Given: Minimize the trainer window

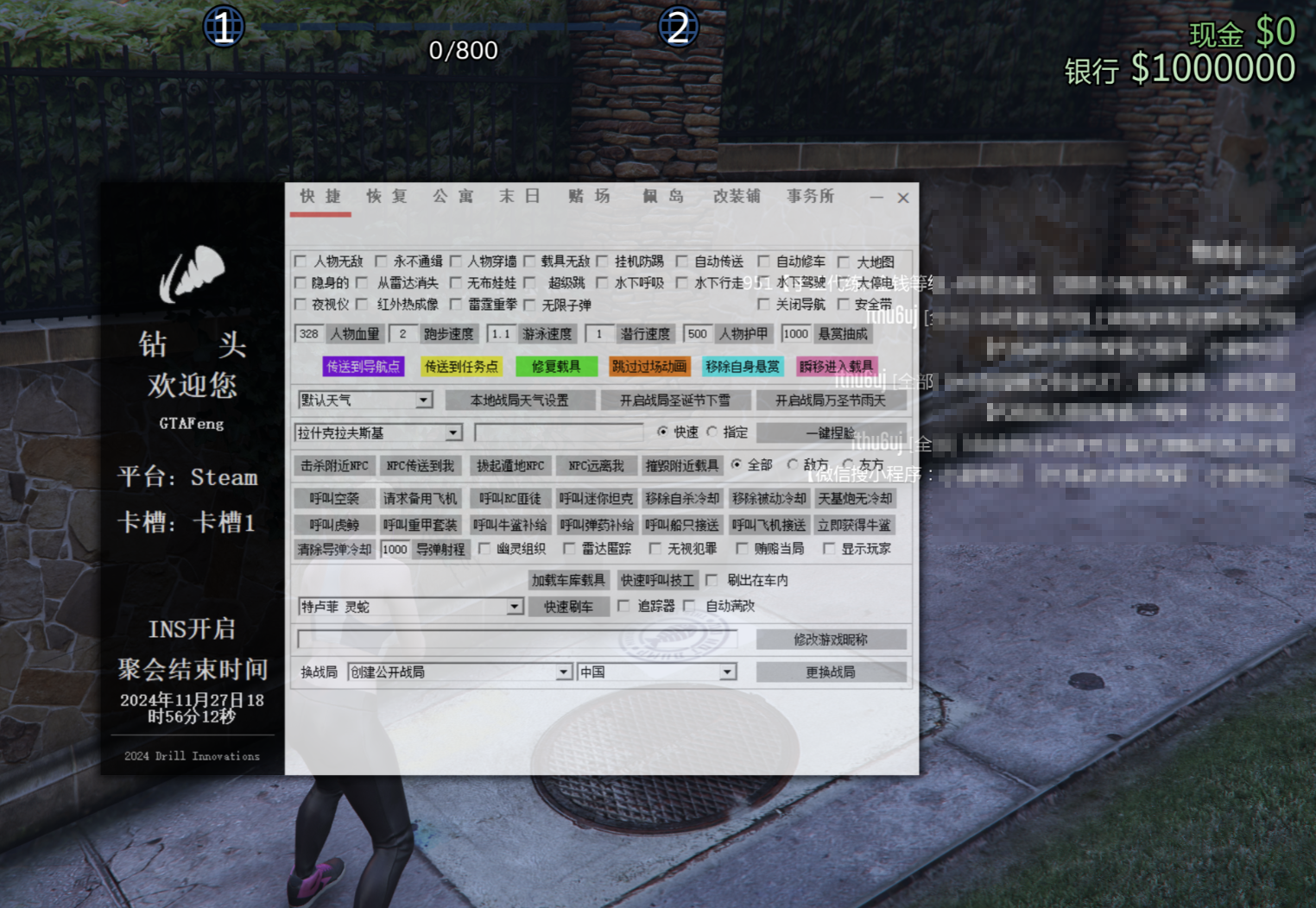Looking at the screenshot, I should click(876, 198).
